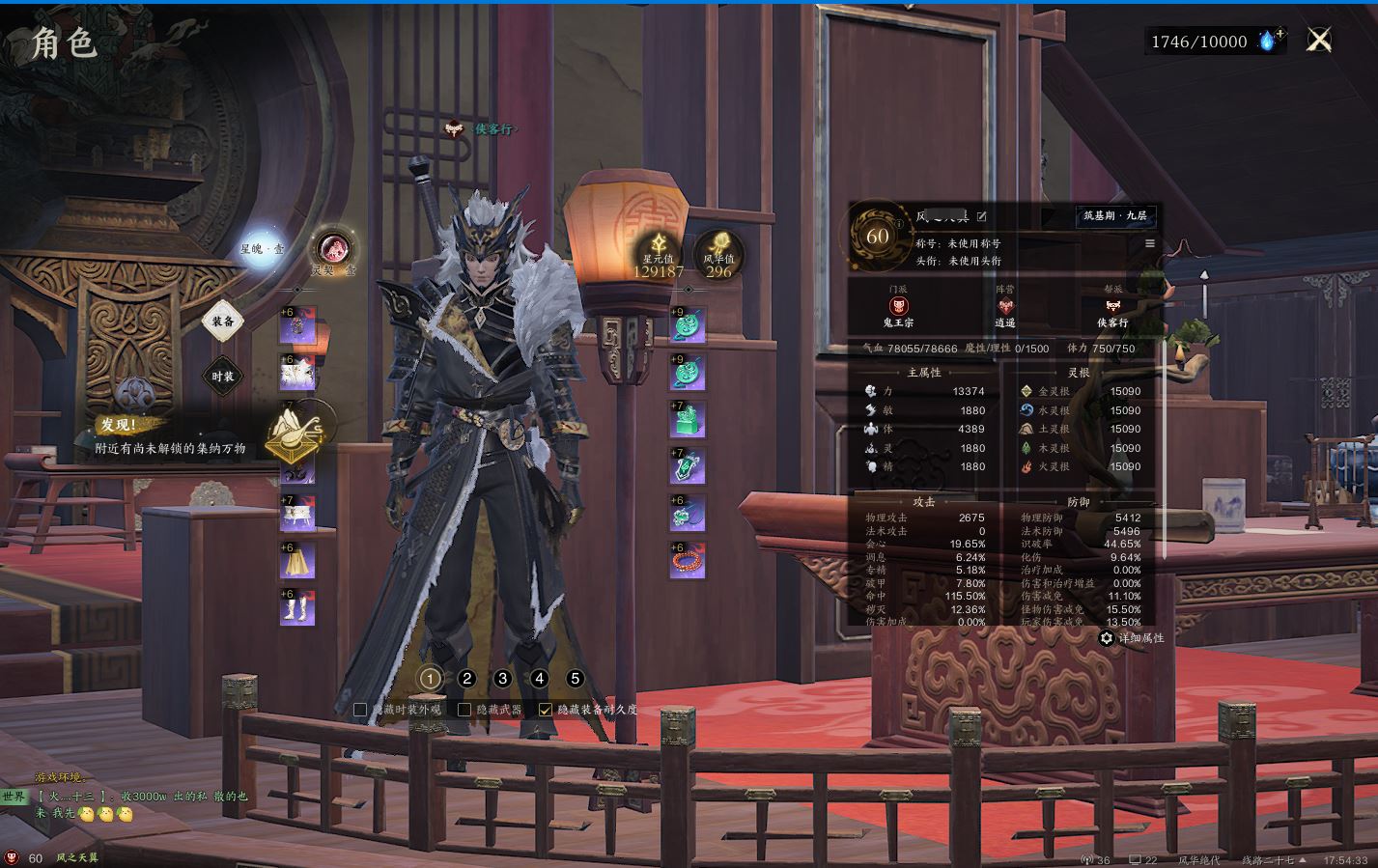
Task: Open the 筑基期·九层 cultivation stage button
Action: tap(1115, 216)
